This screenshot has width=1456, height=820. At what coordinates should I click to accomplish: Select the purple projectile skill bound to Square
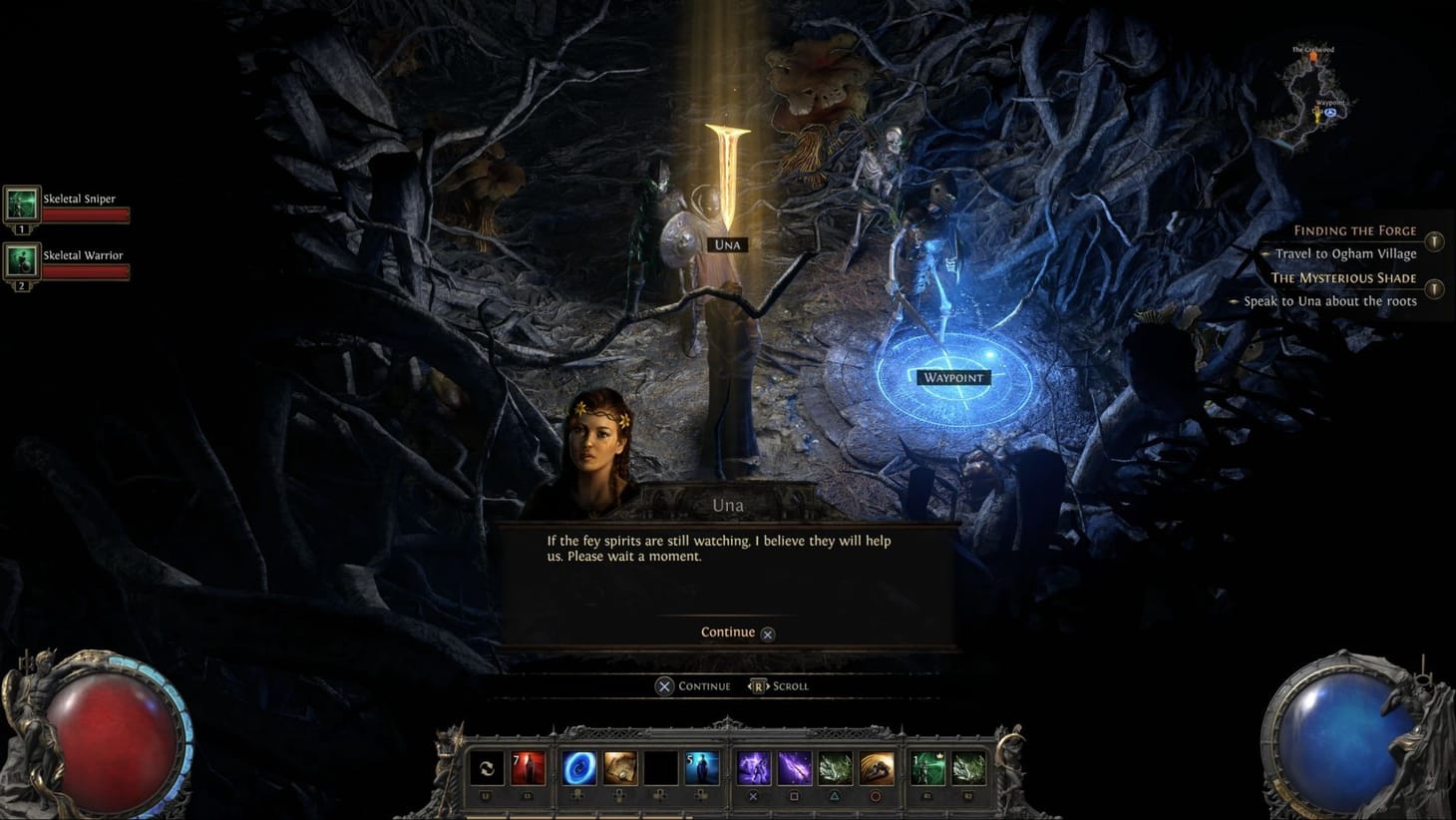click(x=794, y=768)
